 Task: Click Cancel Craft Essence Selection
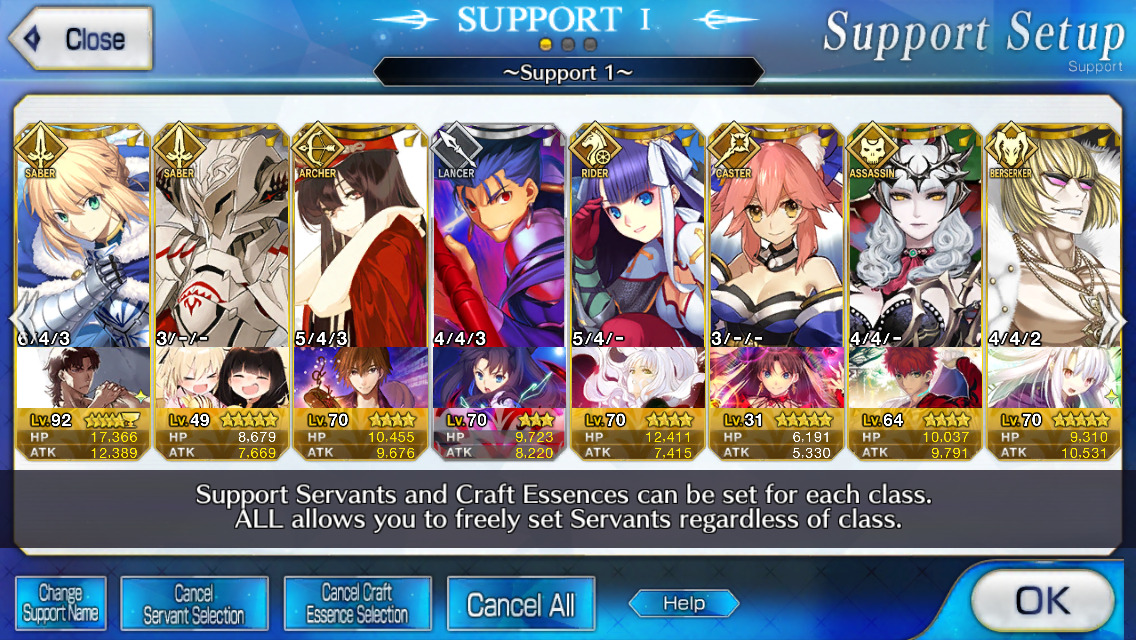pos(357,604)
